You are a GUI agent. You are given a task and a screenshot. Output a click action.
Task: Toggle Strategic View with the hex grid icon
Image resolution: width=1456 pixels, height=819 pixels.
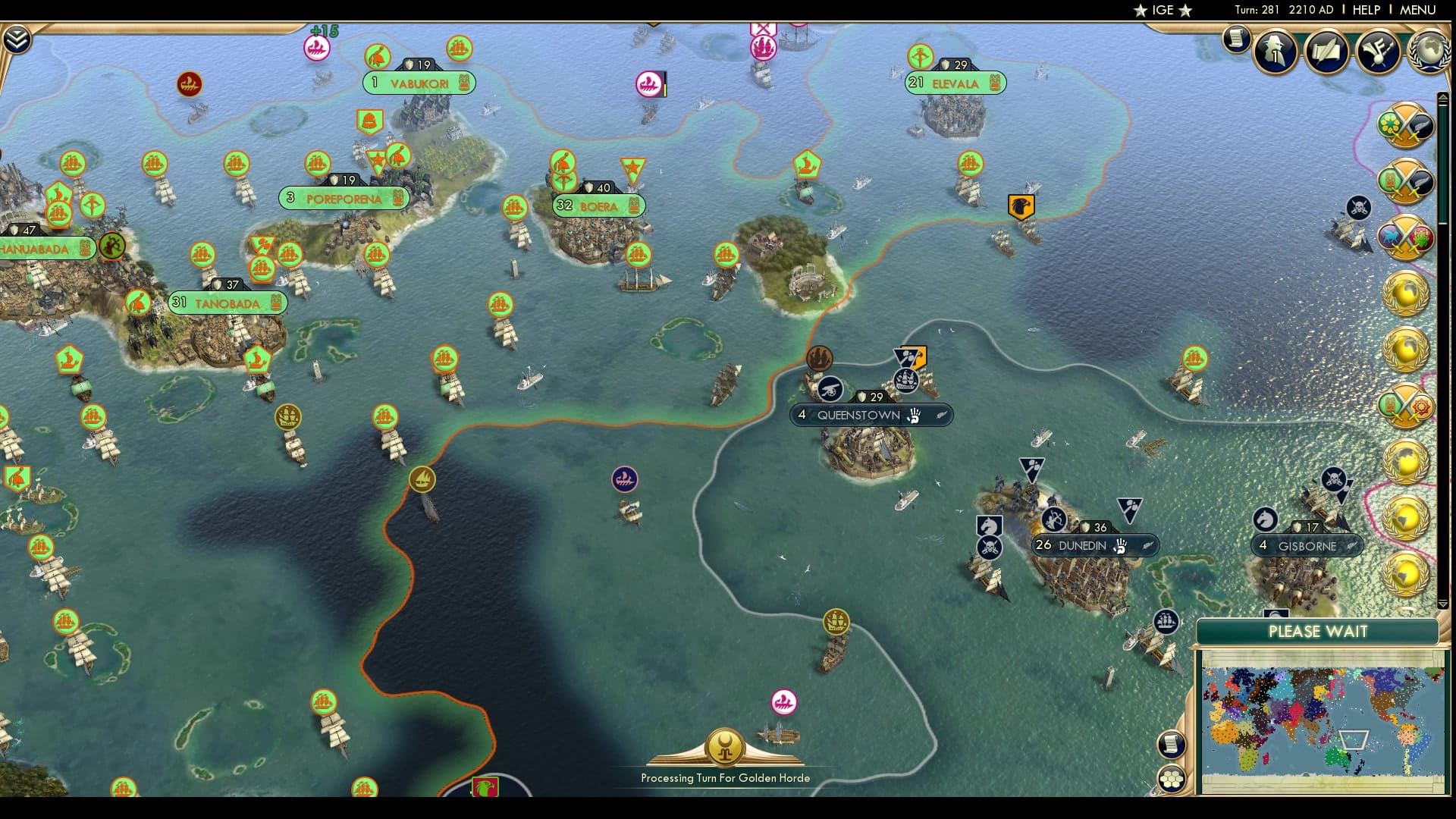[x=1172, y=776]
